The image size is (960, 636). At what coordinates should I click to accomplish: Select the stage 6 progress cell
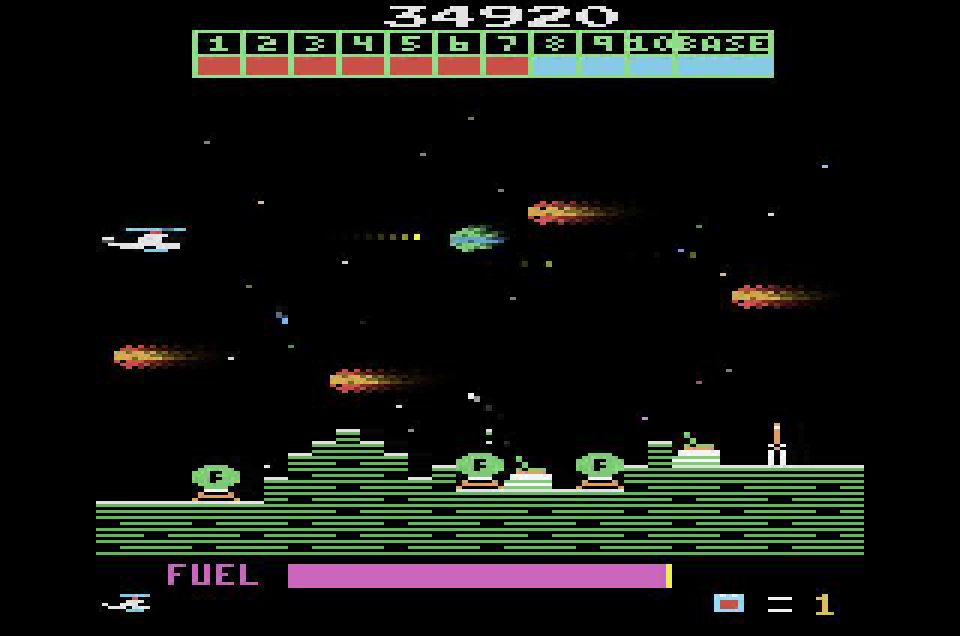[x=458, y=54]
